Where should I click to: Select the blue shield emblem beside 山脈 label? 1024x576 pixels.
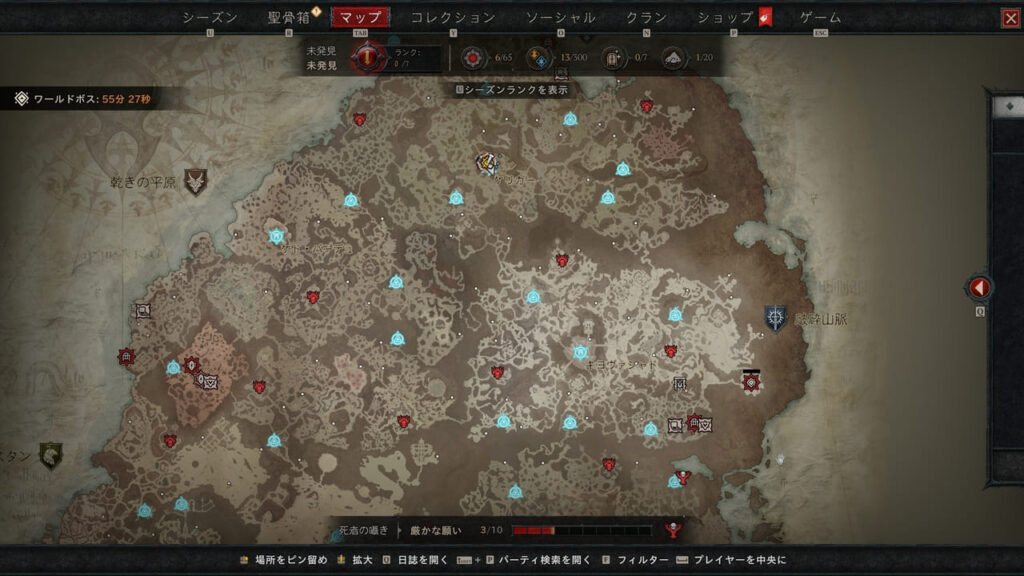pyautogui.click(x=775, y=318)
